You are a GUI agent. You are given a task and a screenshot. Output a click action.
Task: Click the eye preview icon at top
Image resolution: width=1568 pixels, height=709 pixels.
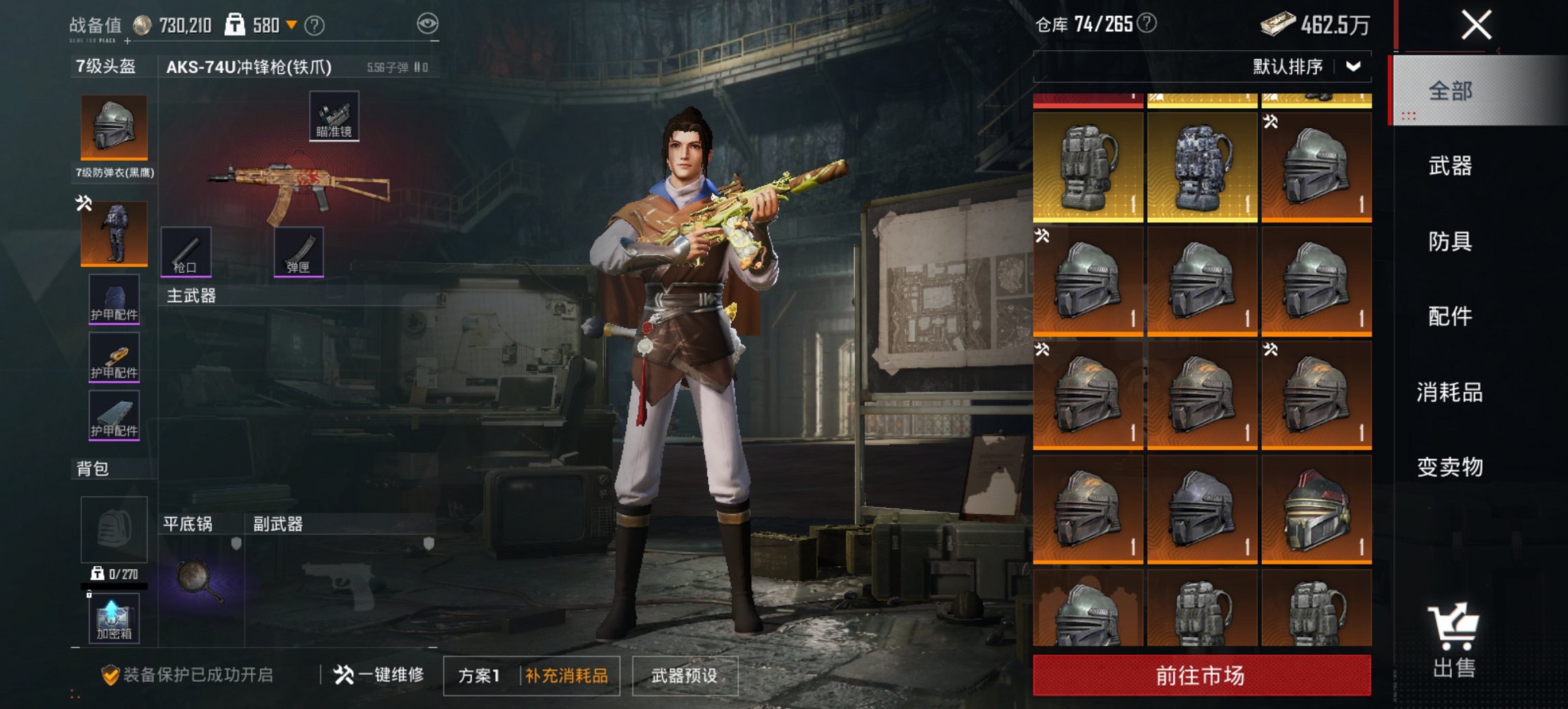[x=429, y=24]
